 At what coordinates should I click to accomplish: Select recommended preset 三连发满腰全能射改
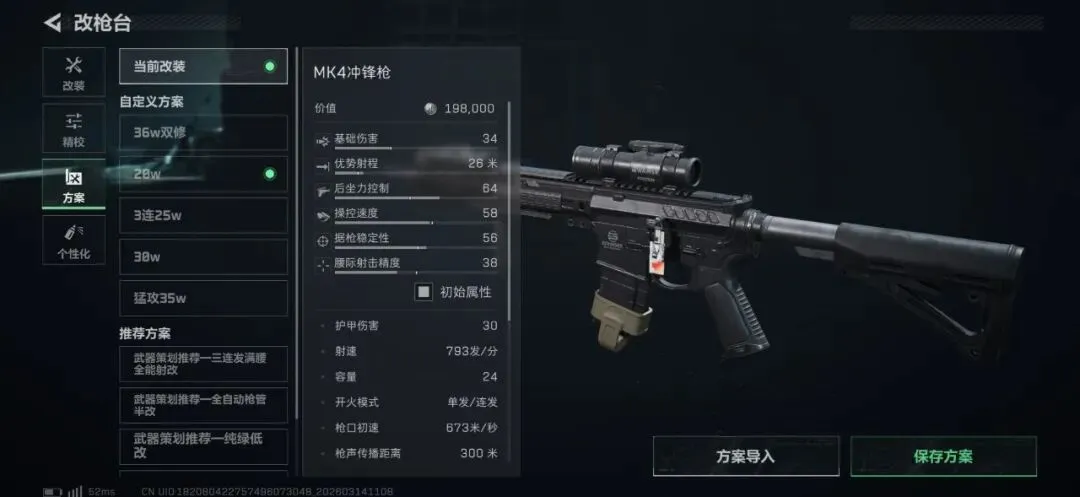pos(203,363)
